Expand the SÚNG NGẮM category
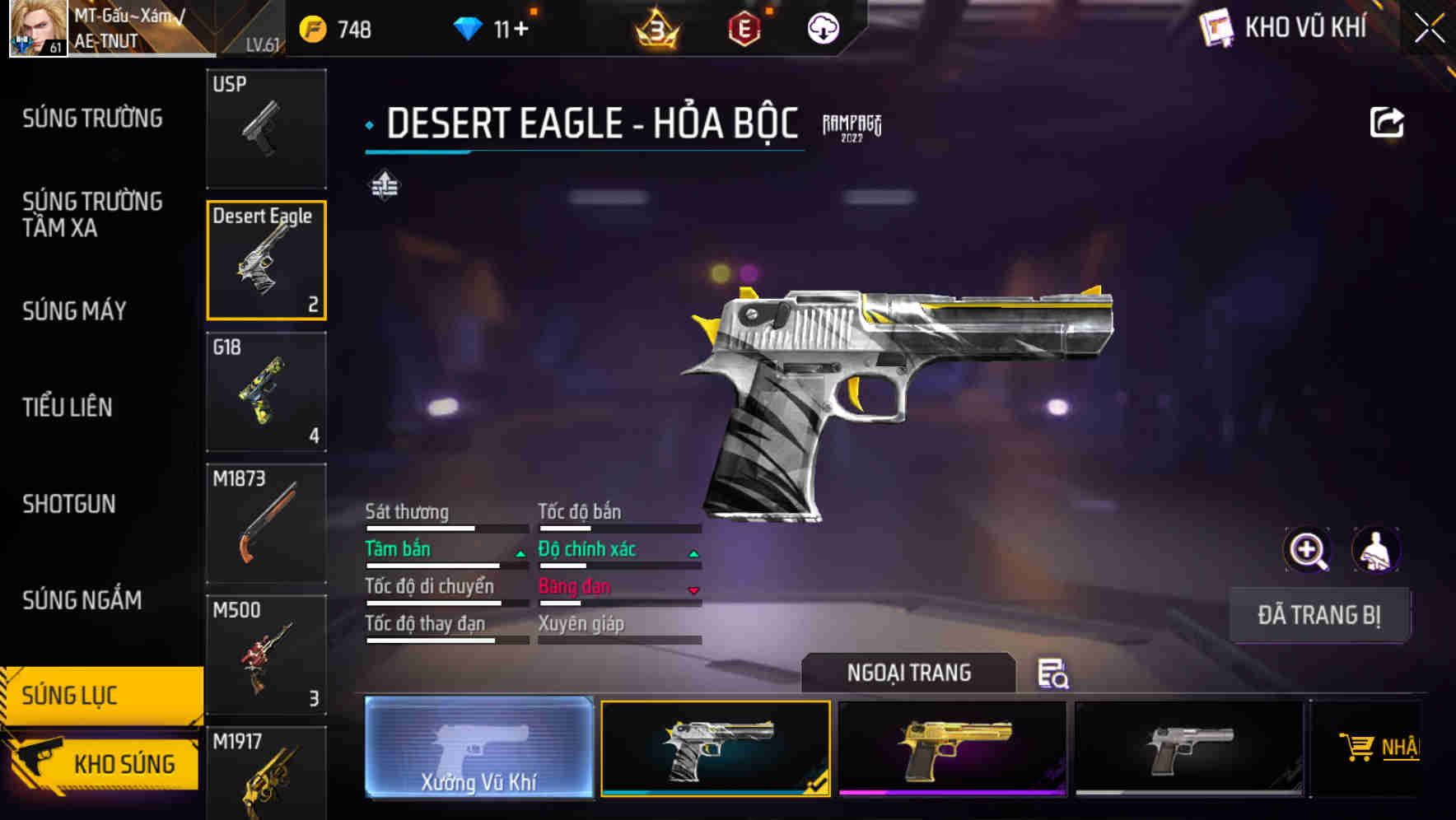Viewport: 1456px width, 820px height. point(82,602)
